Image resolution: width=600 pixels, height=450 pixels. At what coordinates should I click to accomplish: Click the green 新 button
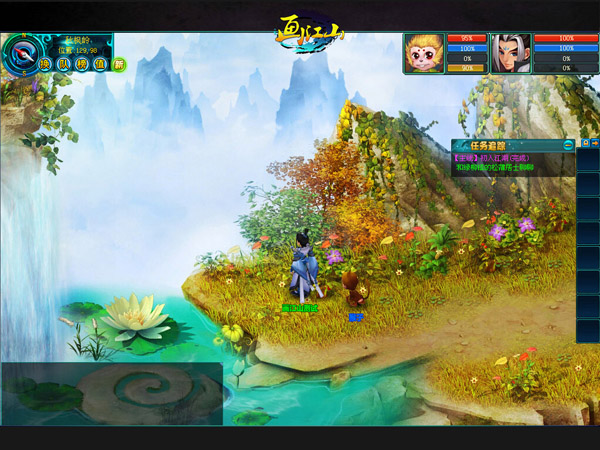point(119,64)
